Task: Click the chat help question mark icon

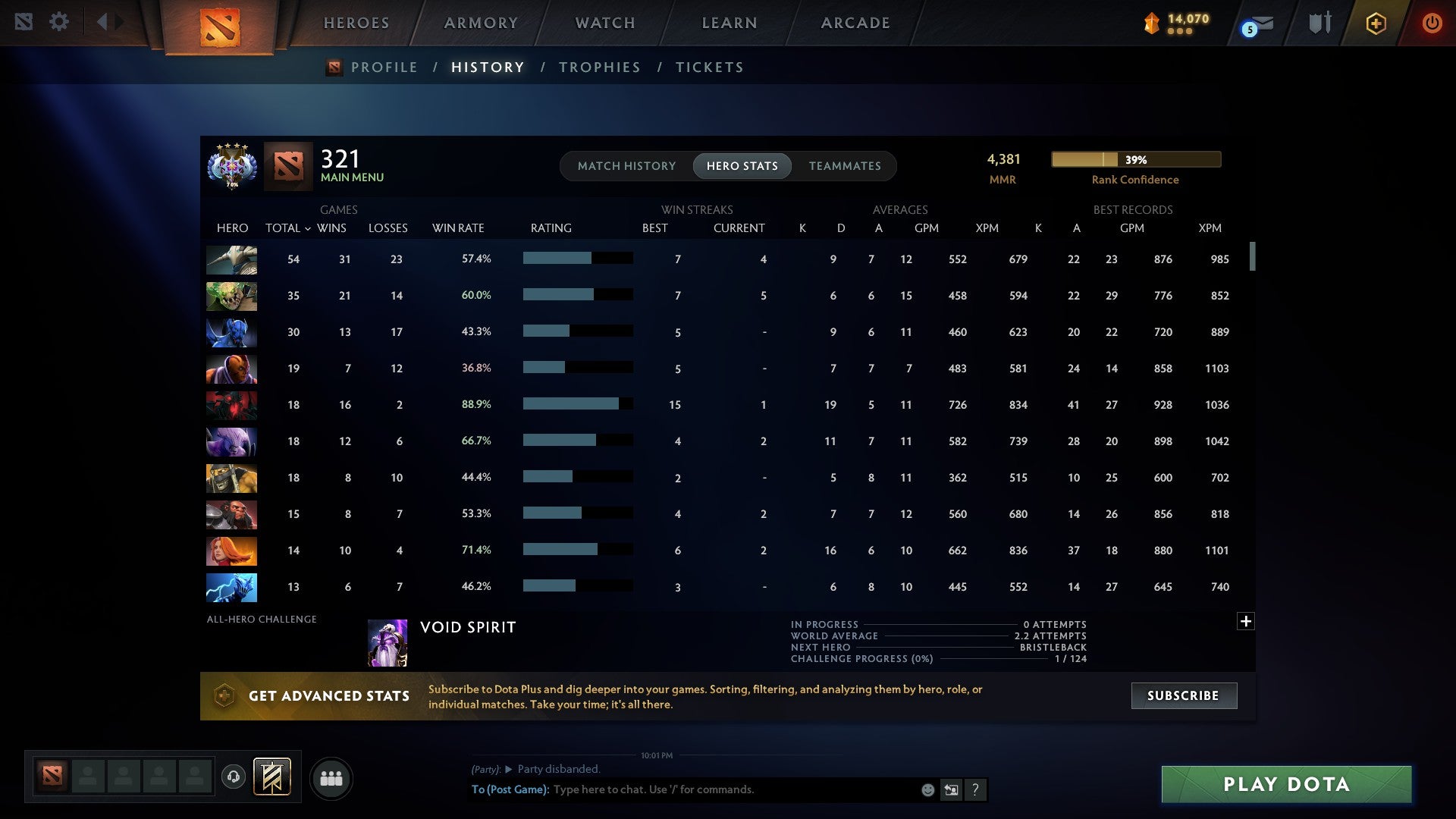Action: coord(975,789)
